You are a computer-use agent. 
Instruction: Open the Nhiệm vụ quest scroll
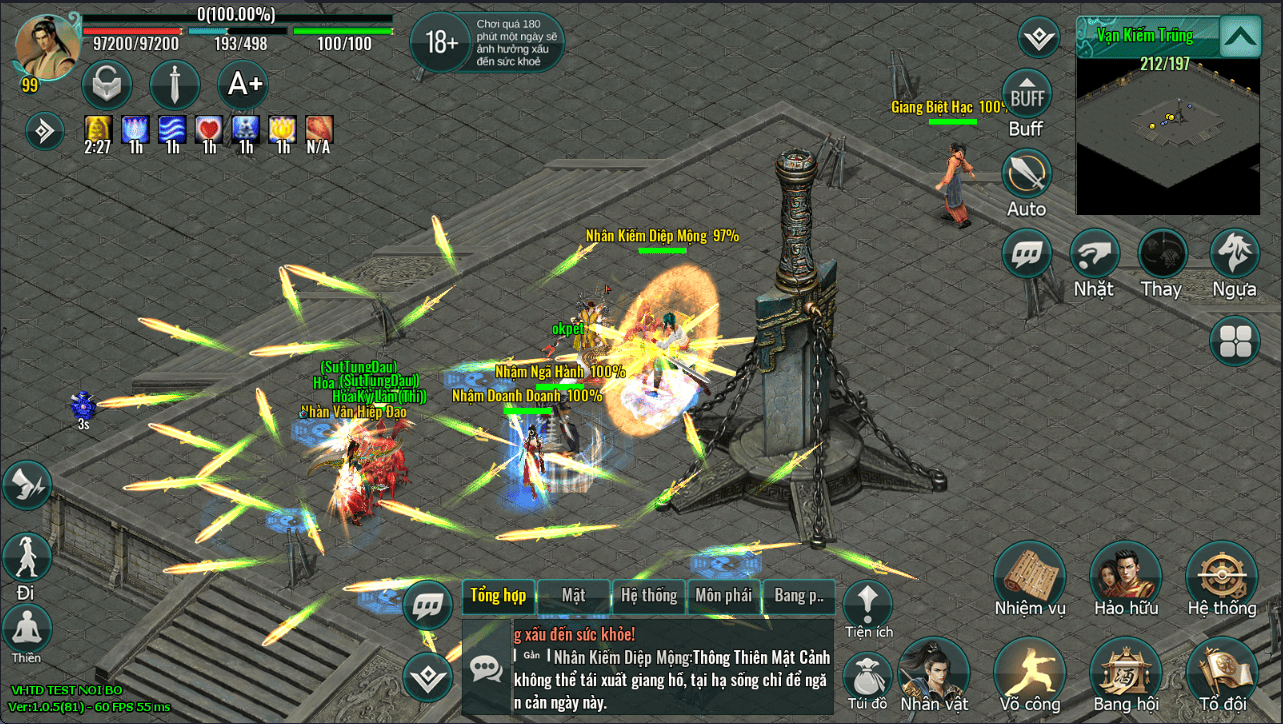[x=1029, y=576]
